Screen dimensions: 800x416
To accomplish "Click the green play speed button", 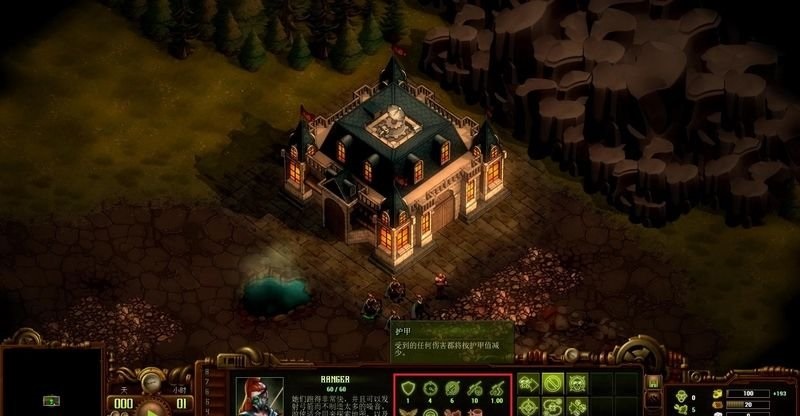I will pos(152,408).
